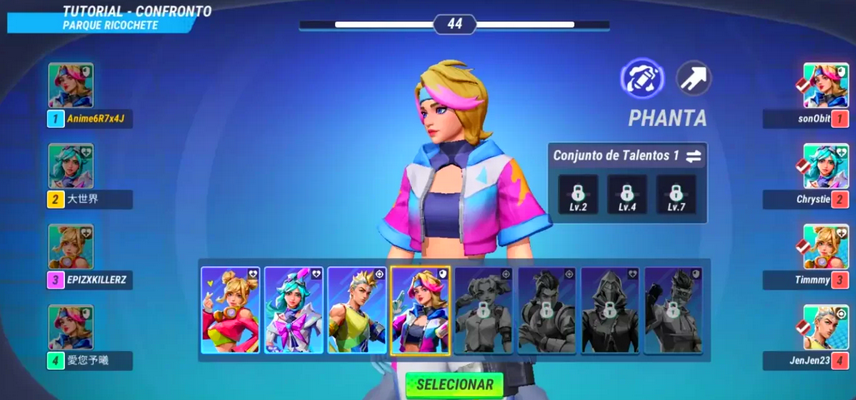Viewport: 856px width, 400px height.
Task: View teammate Anime6R7x4J's portrait
Action: [71, 86]
